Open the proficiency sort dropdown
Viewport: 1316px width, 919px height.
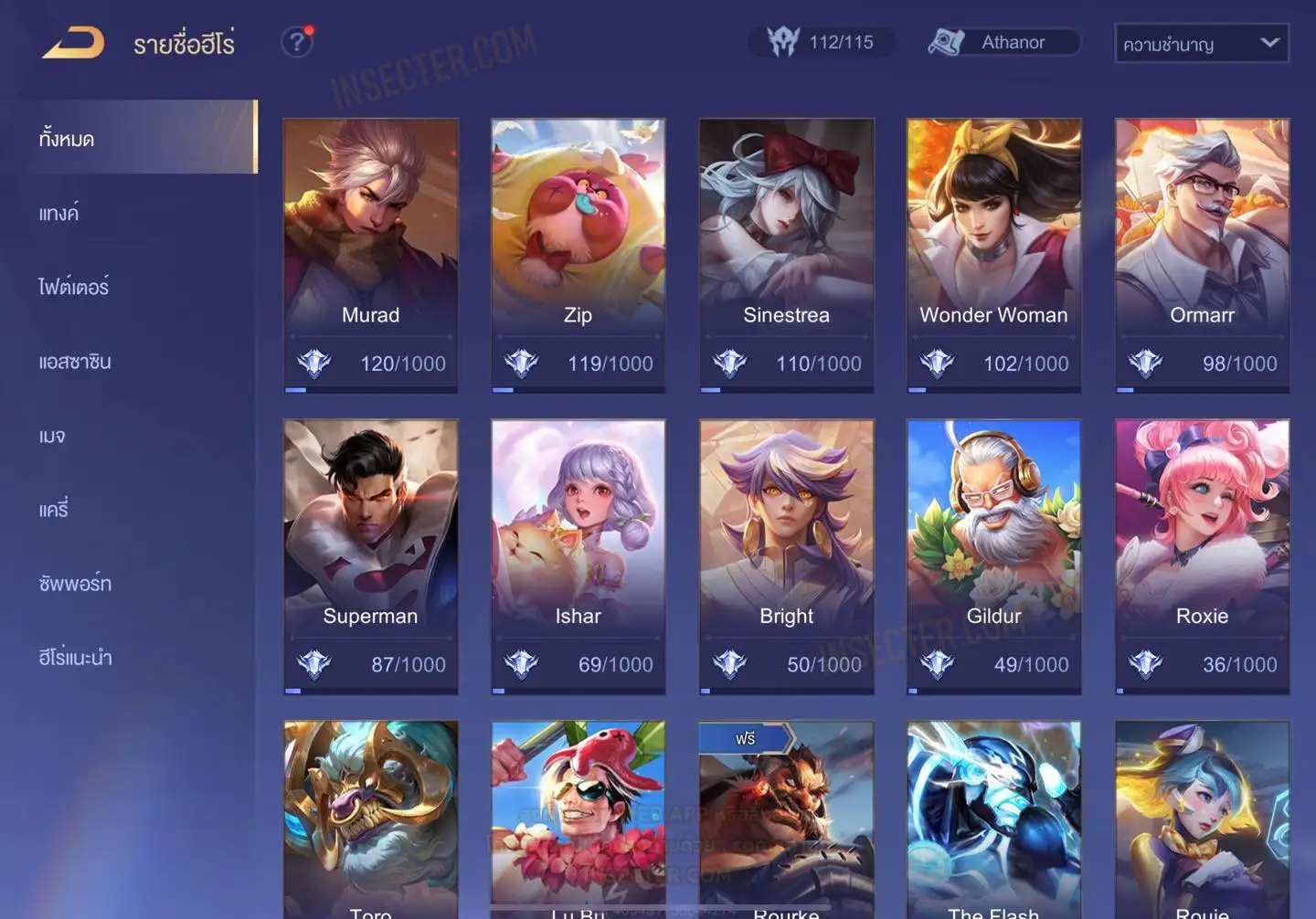point(1201,43)
